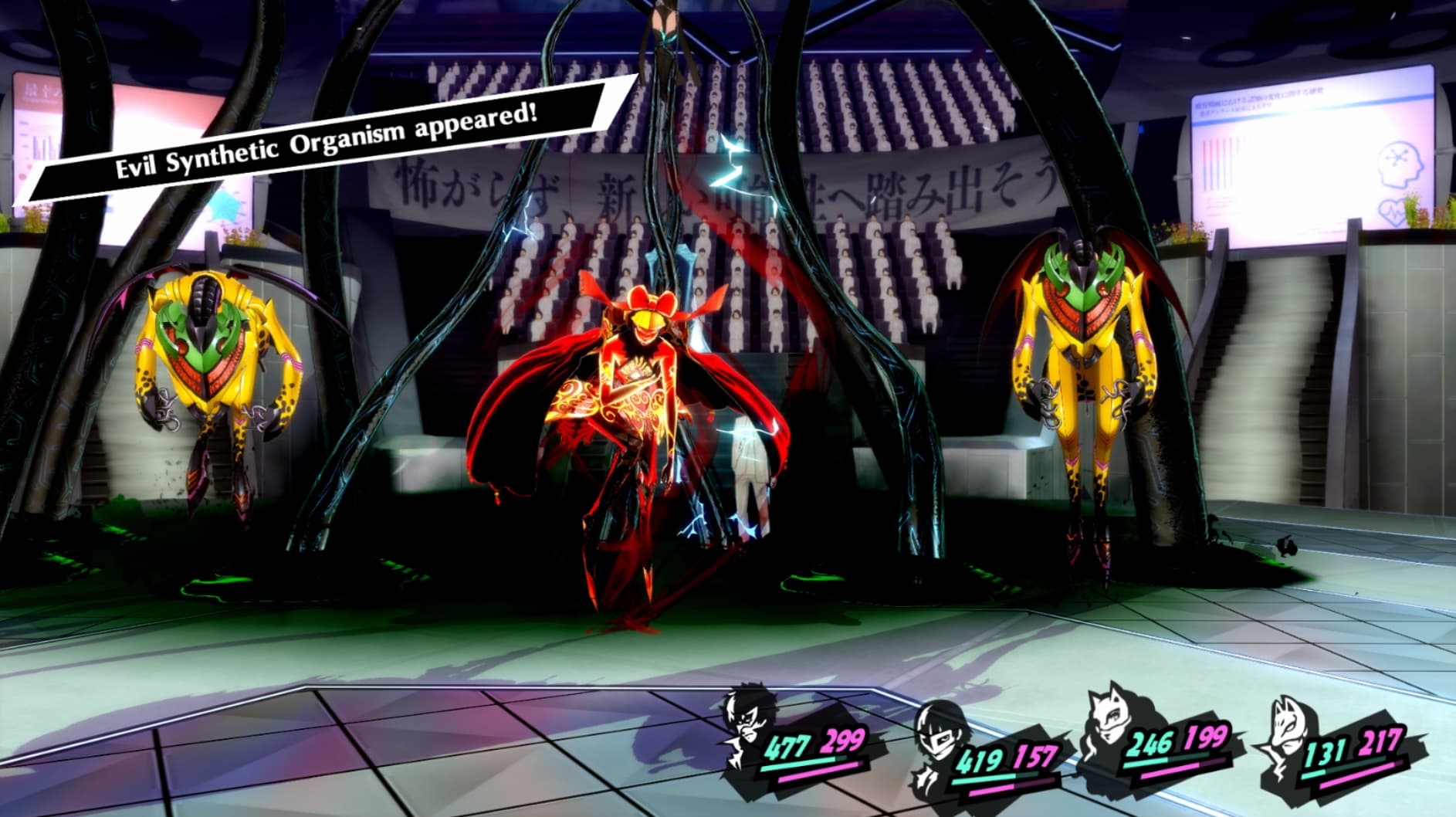Viewport: 1456px width, 817px height.
Task: Select Joker's party portrait
Action: tap(746, 723)
